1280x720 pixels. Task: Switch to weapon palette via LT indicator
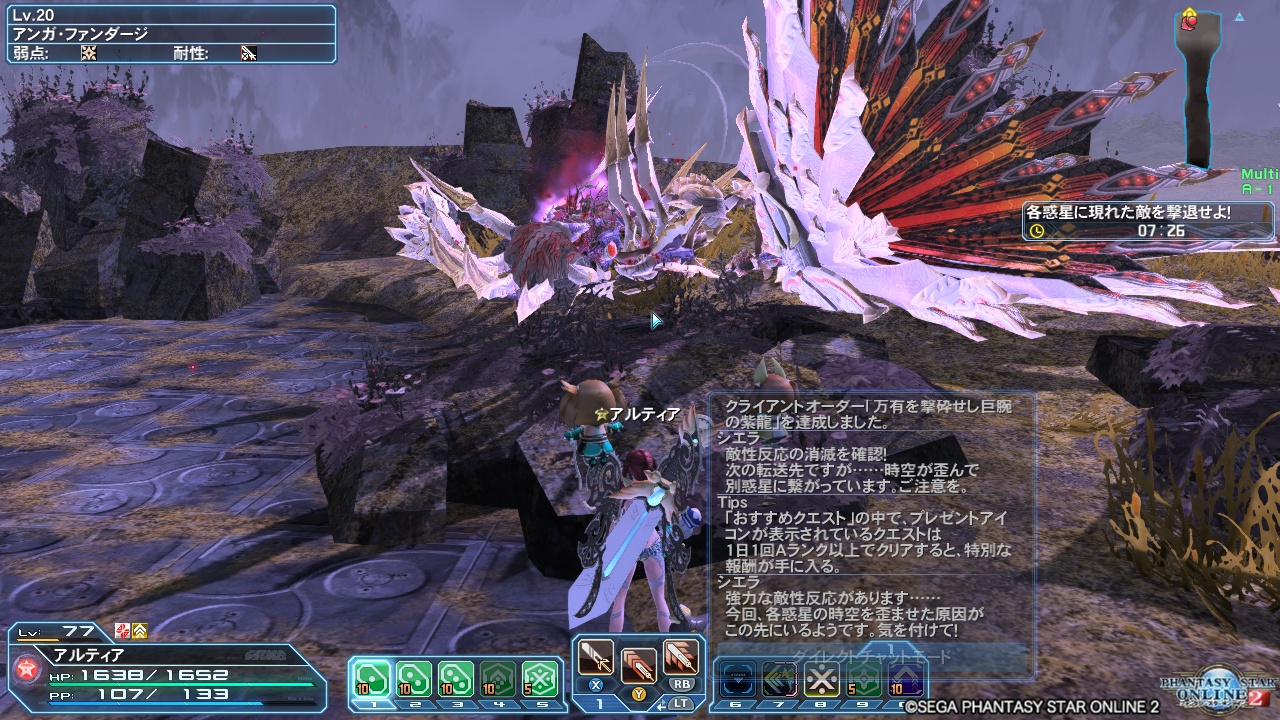683,703
